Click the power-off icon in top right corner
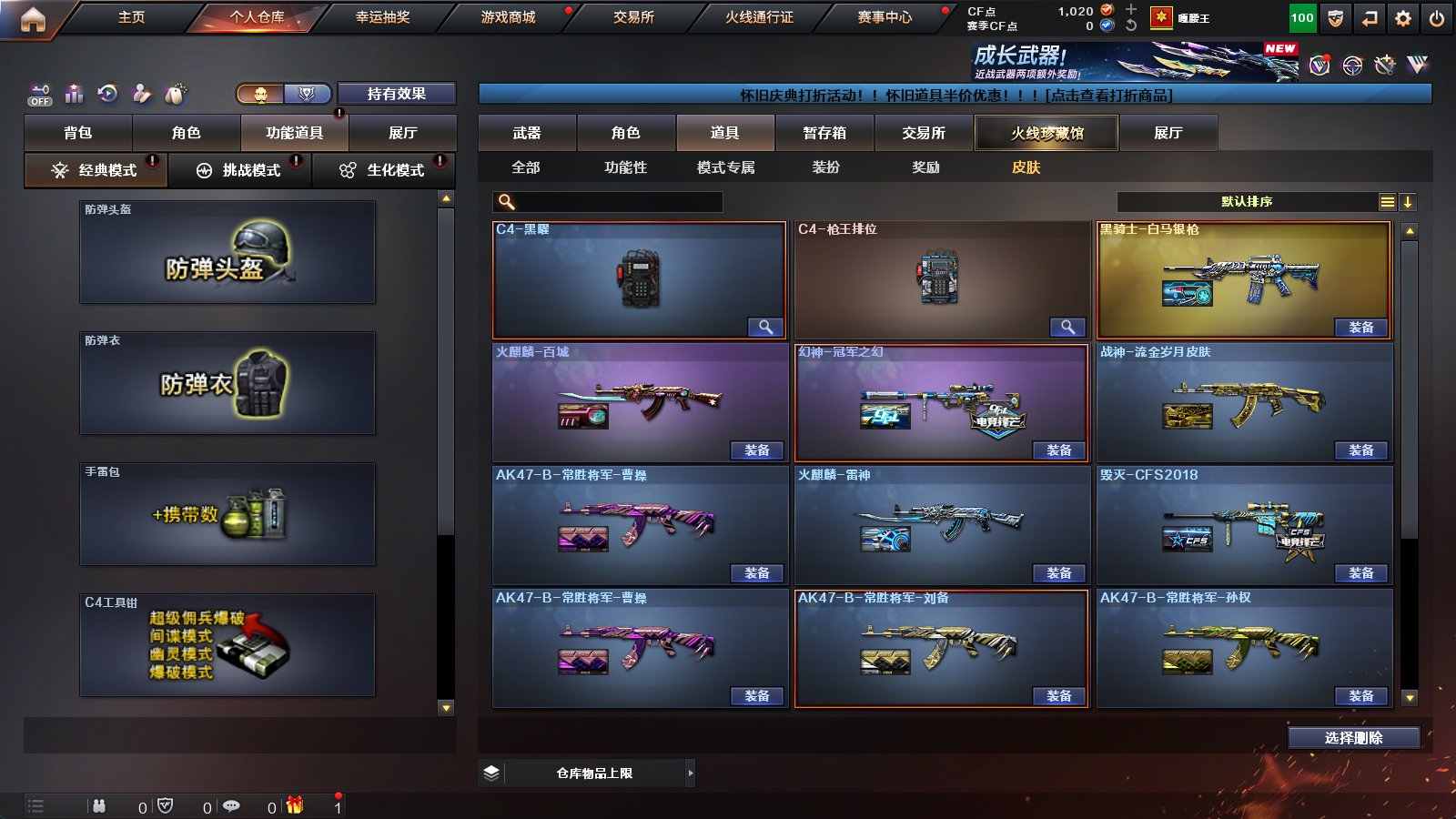This screenshot has width=1456, height=819. pyautogui.click(x=1436, y=17)
